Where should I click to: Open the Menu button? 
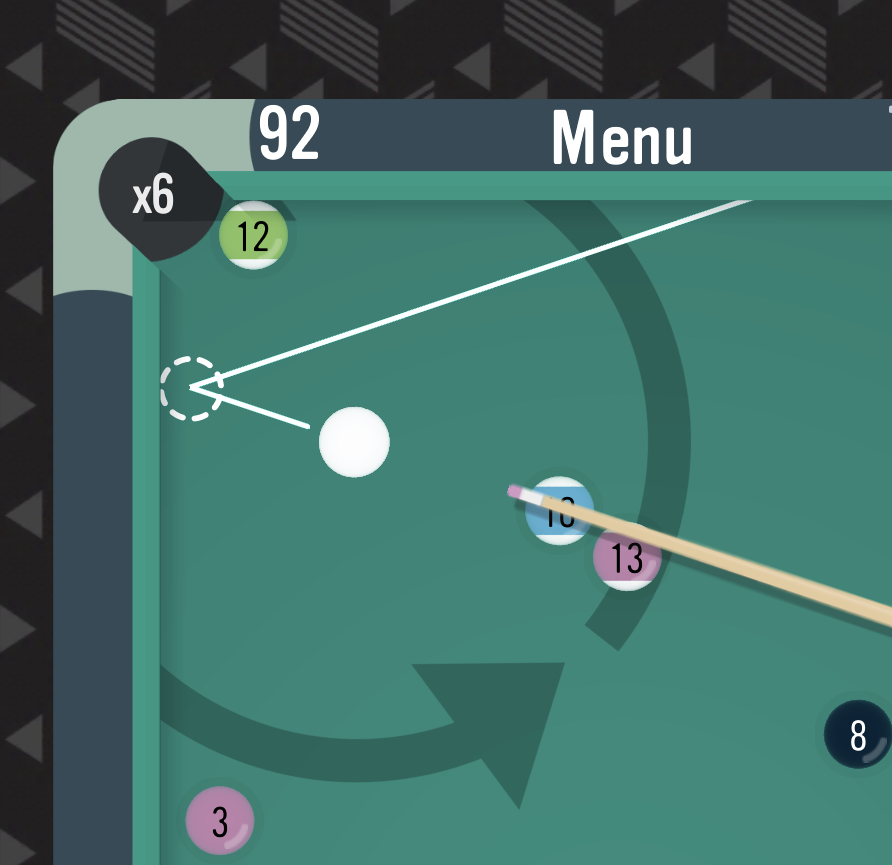coord(621,138)
